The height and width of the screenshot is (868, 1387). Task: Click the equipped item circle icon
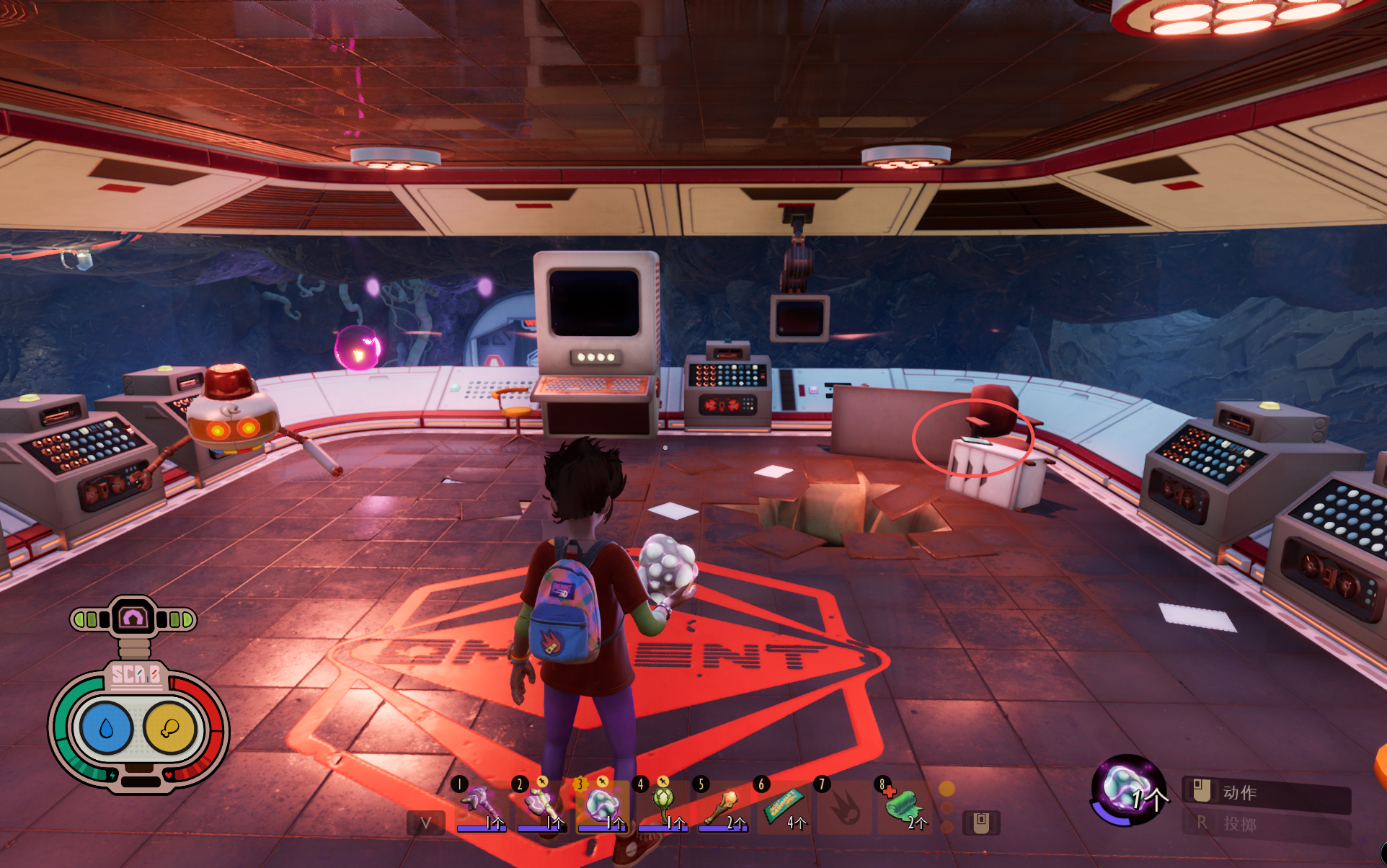point(1127,790)
